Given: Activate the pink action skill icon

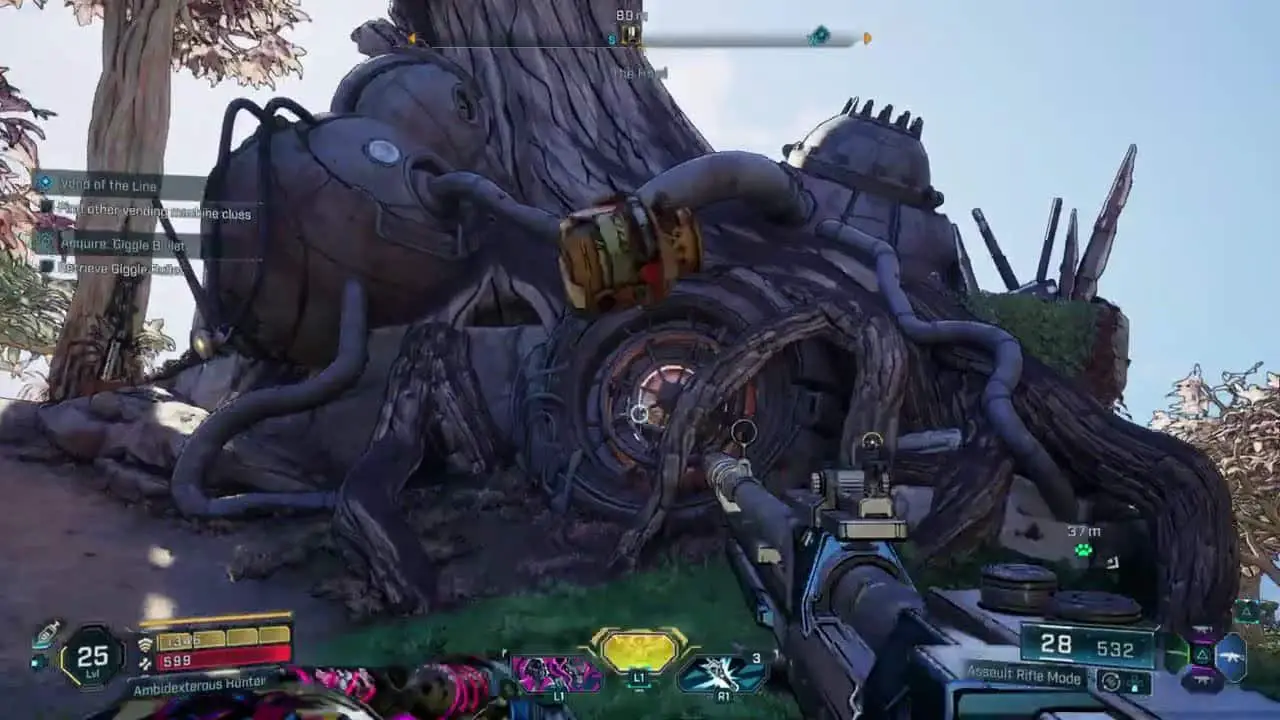Looking at the screenshot, I should pos(556,673).
